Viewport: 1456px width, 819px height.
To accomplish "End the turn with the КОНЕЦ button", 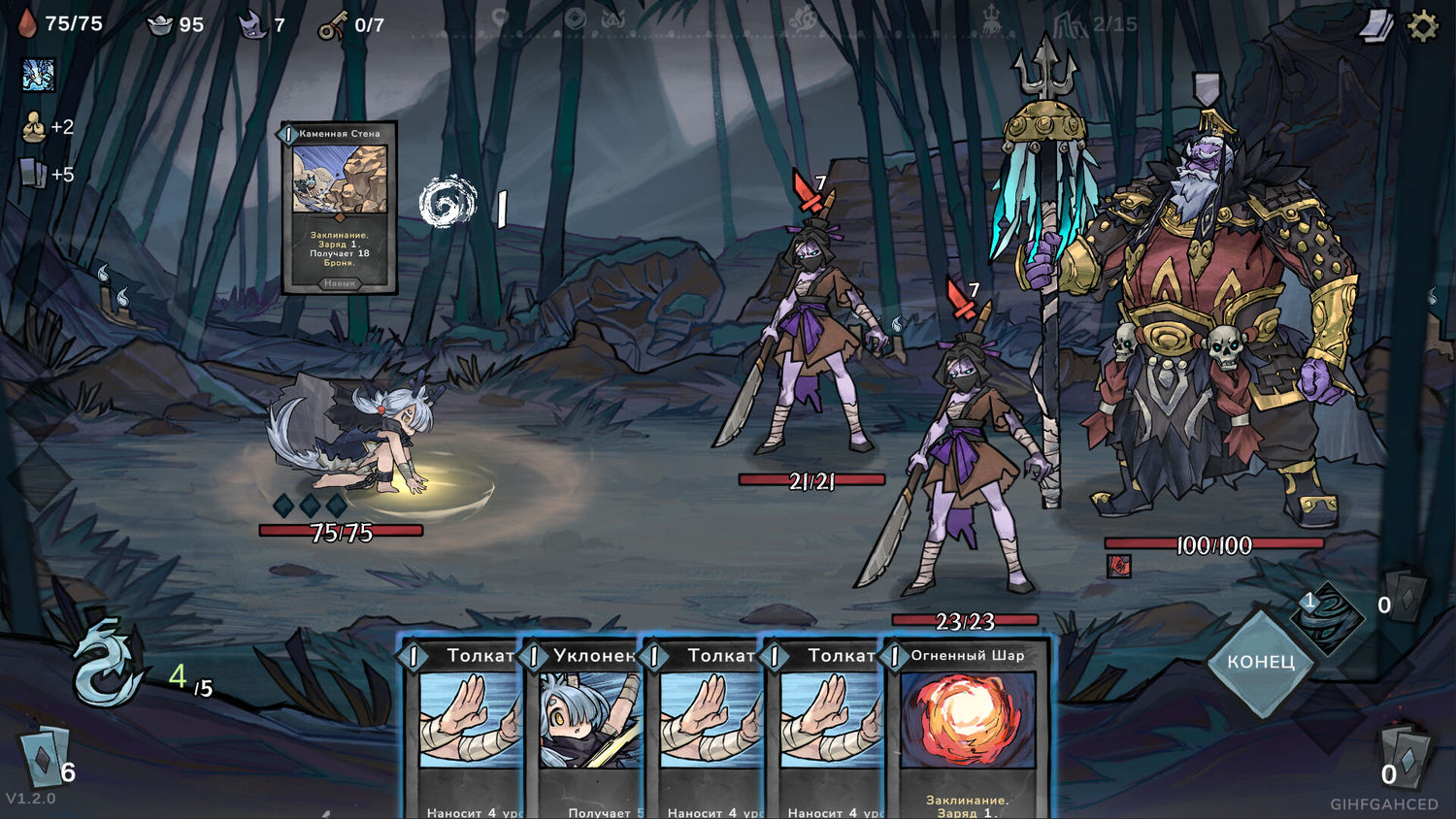I will (1260, 663).
